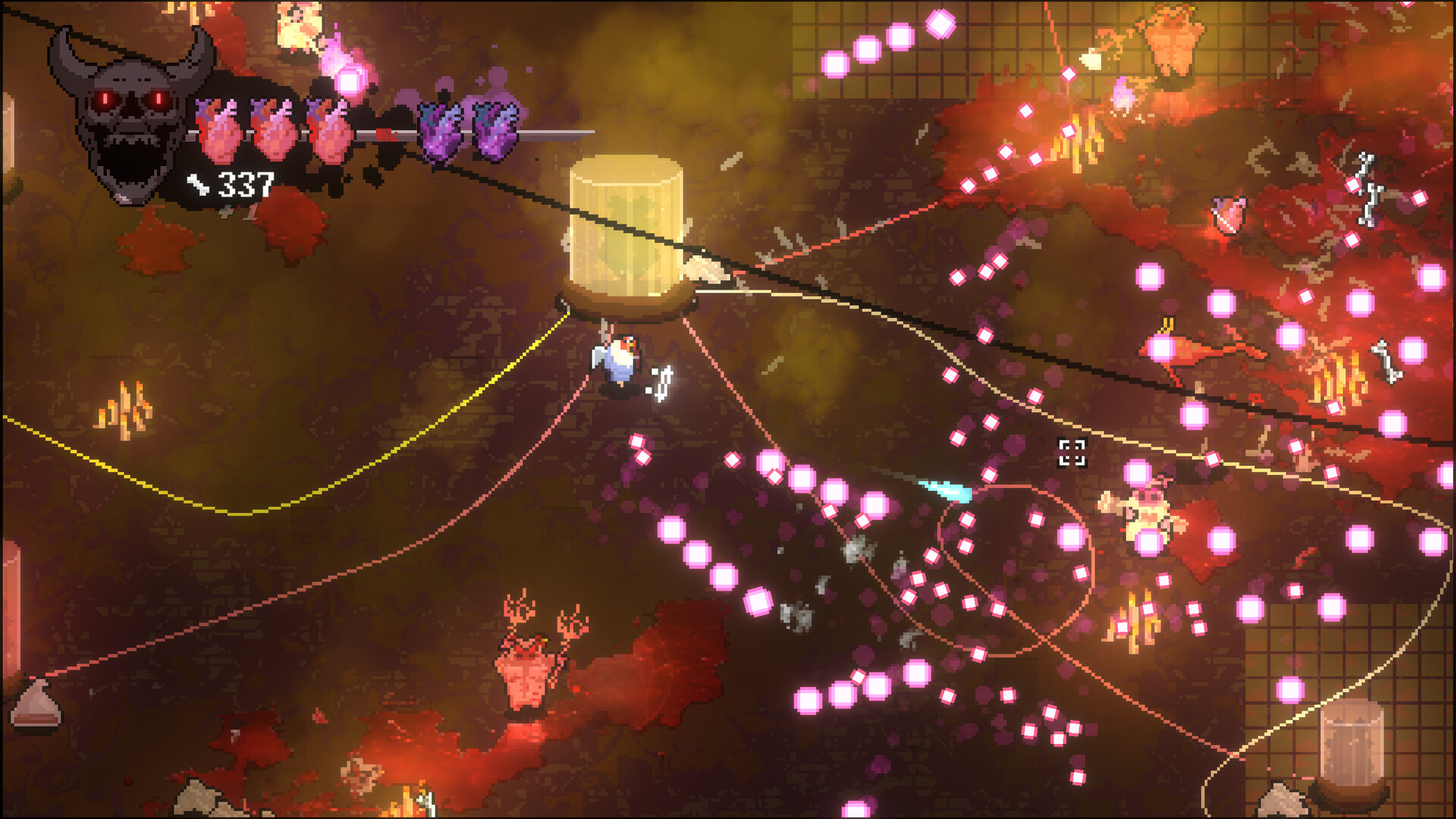Click the pink crystal pickup near the health bar
1456x819 pixels.
351,79
